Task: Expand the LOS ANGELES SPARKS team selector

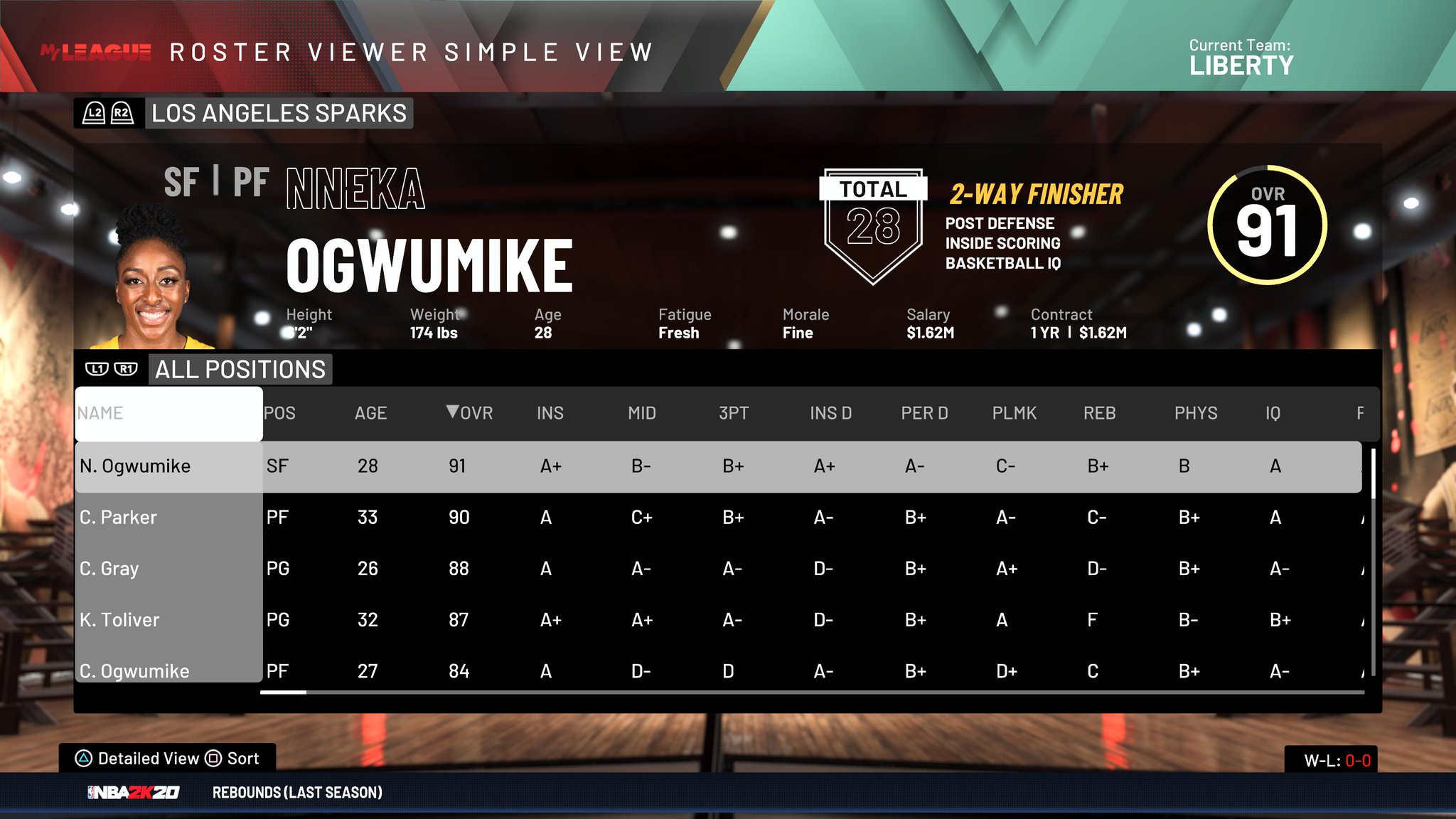Action: point(279,113)
